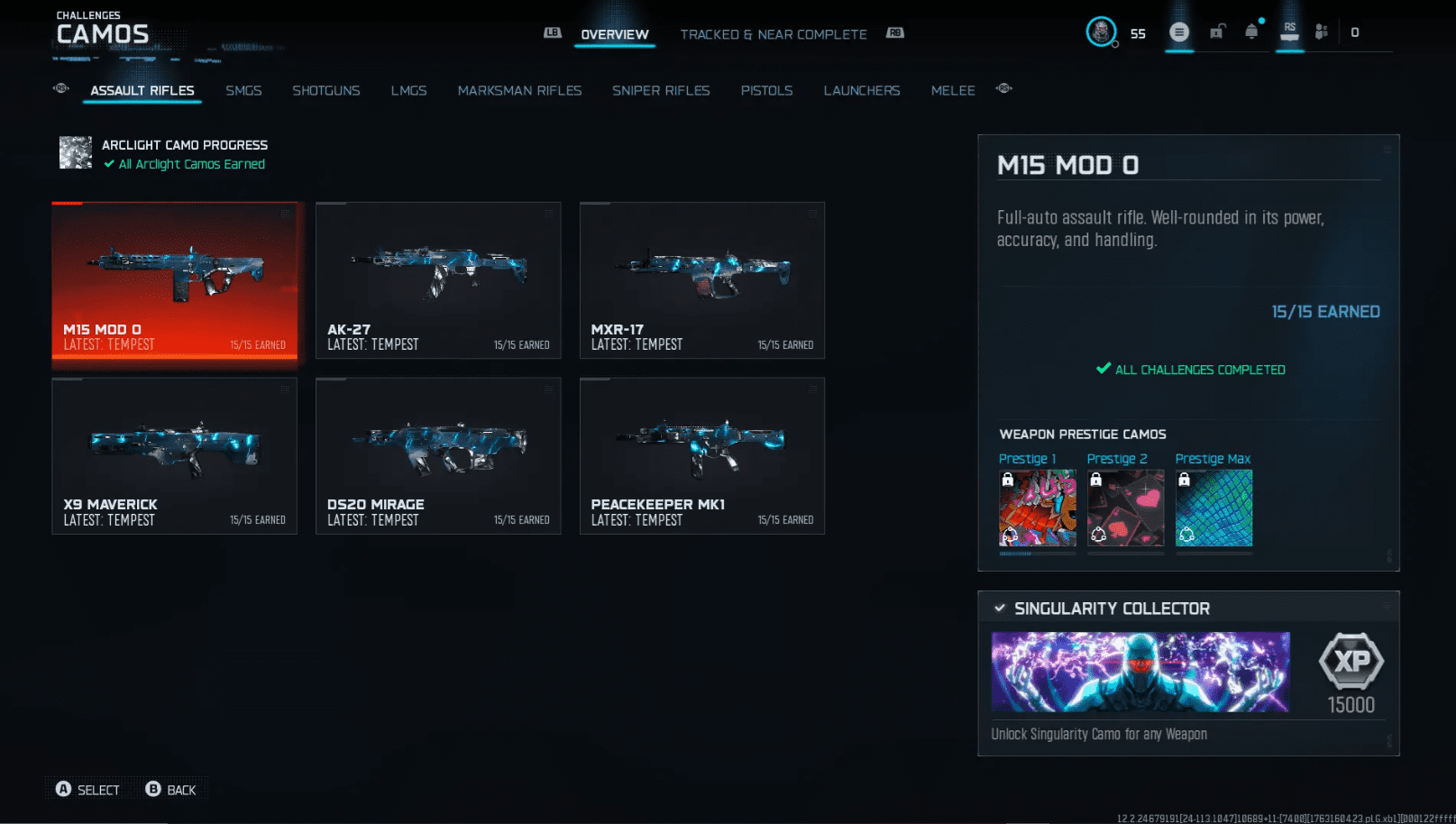
Task: Select the Prestige Max camo swatch
Action: click(x=1213, y=508)
